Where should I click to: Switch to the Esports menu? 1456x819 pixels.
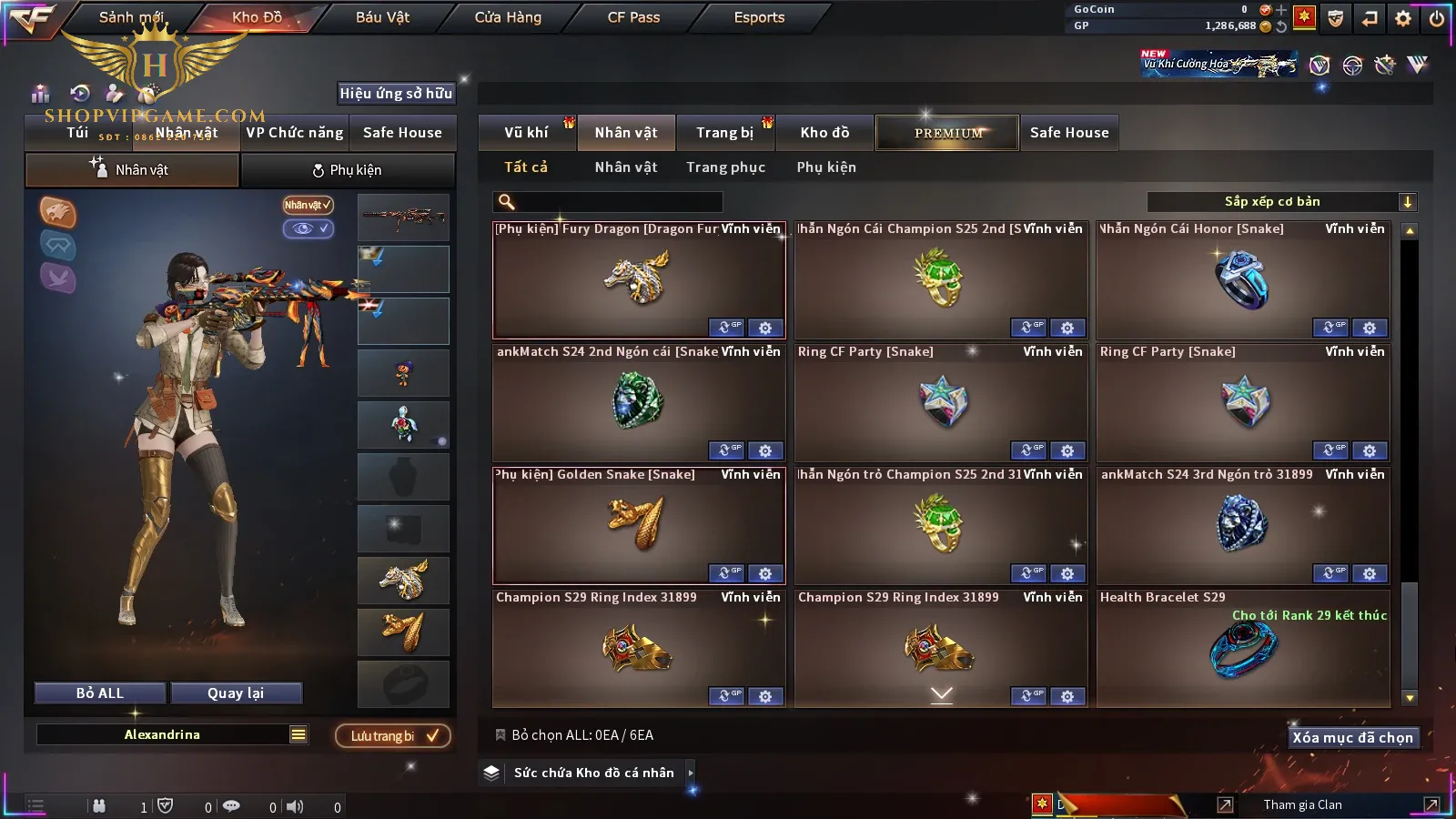coord(759,17)
